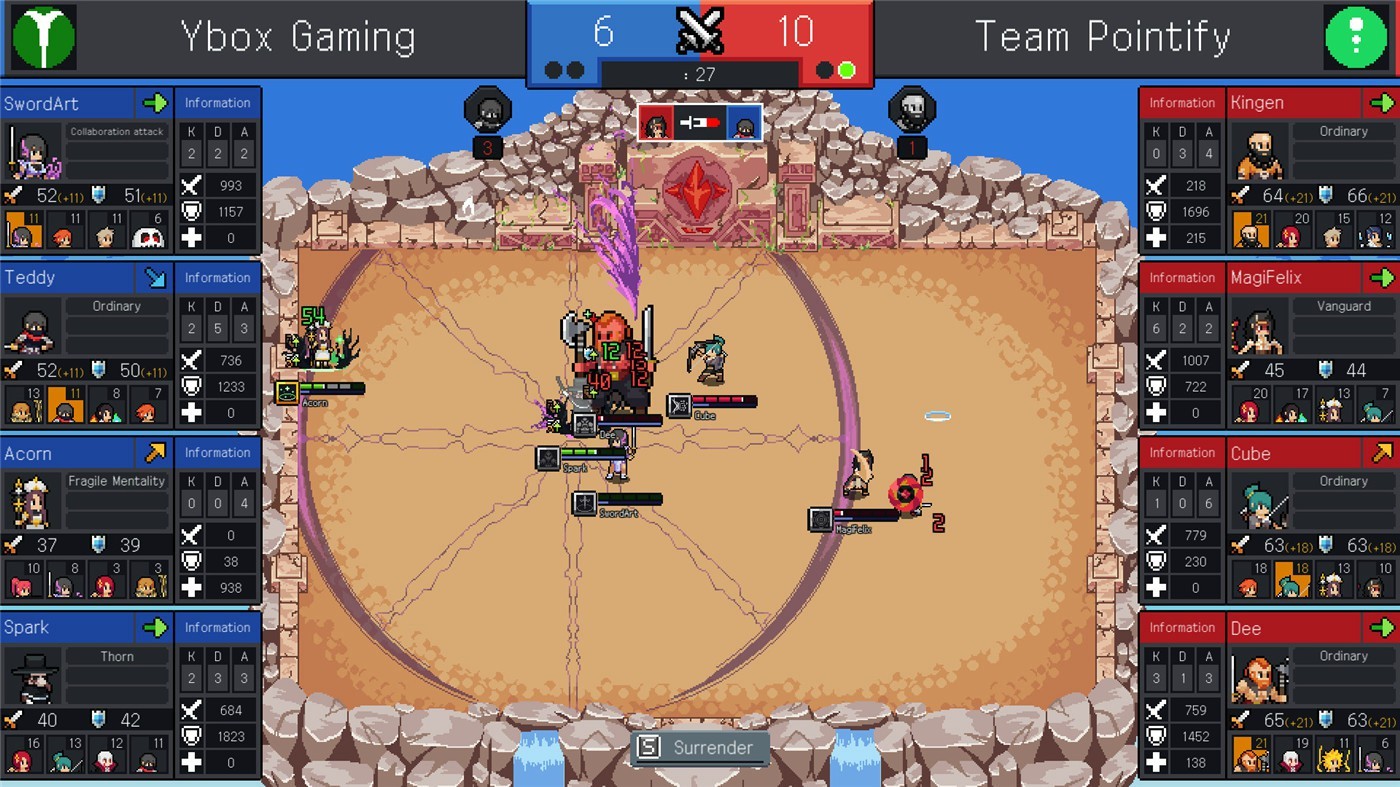
Task: Click the crossed-swords icon on the scoreboard
Action: pos(700,30)
